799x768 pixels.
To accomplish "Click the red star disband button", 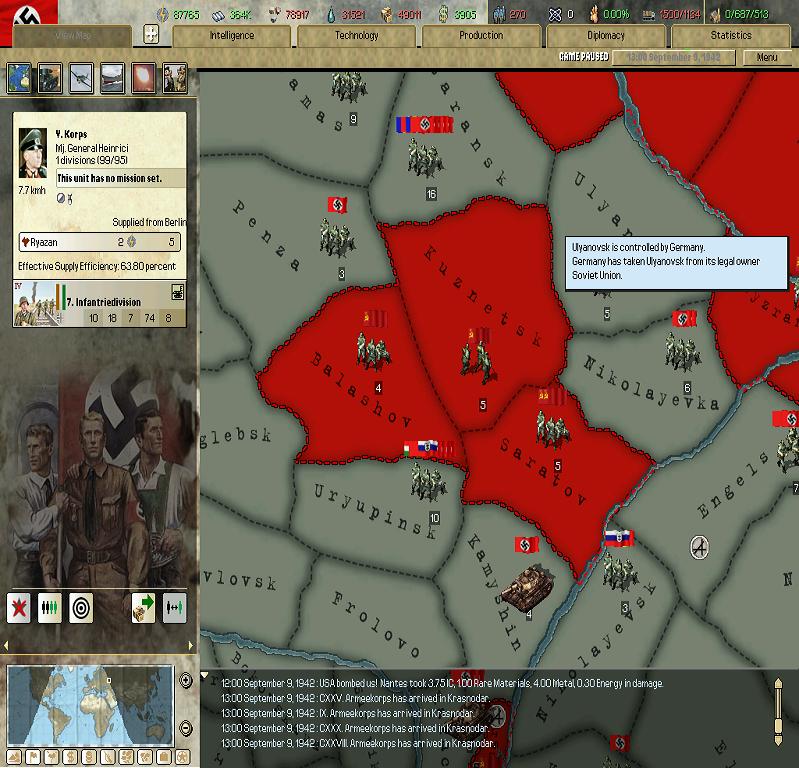I will [x=20, y=607].
